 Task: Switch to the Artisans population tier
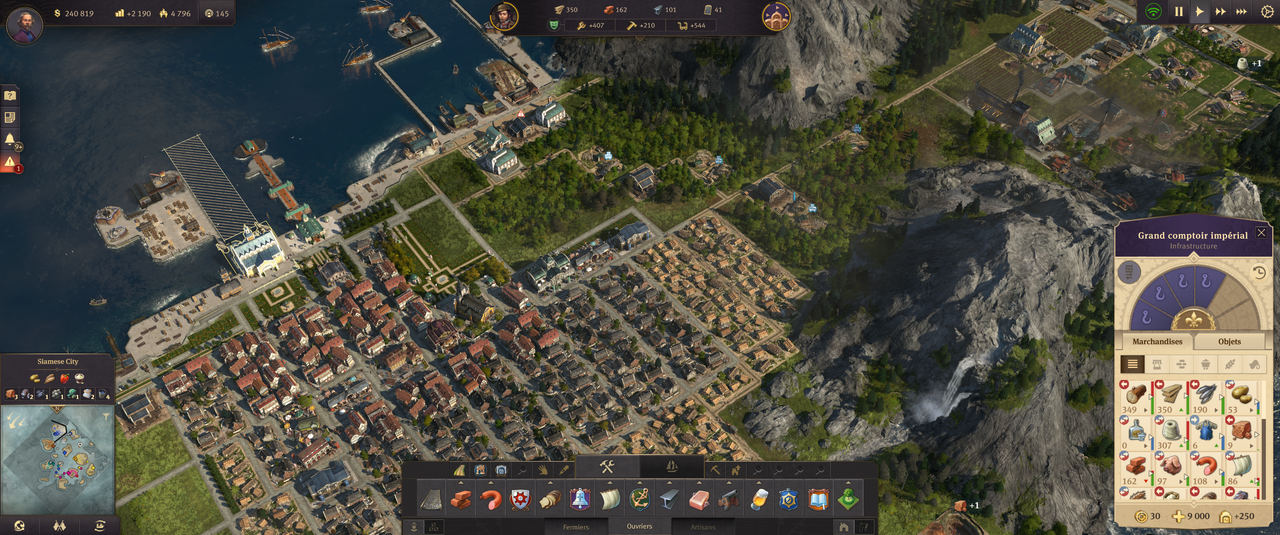(x=703, y=527)
